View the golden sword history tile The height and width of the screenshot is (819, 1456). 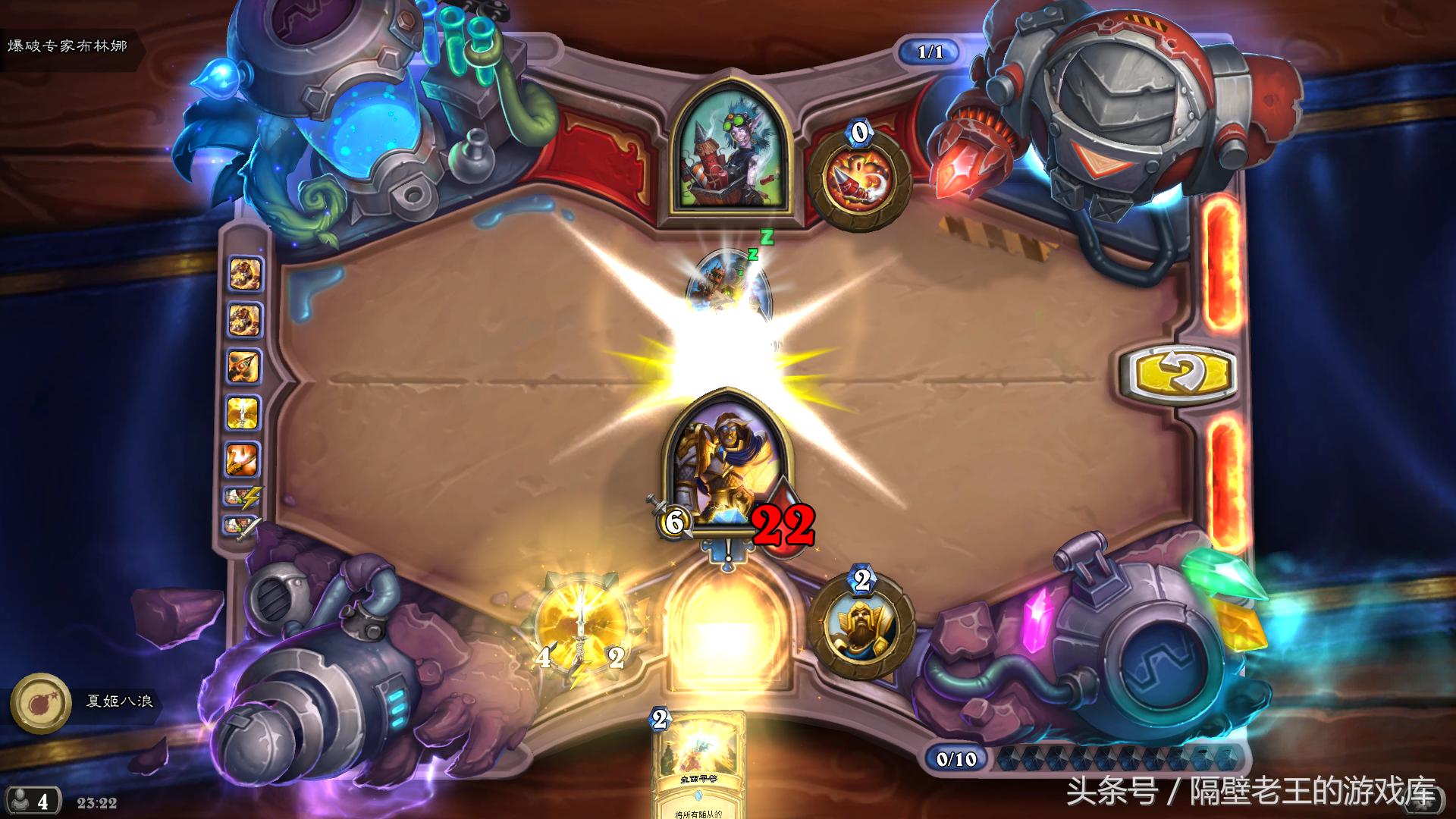[243, 413]
